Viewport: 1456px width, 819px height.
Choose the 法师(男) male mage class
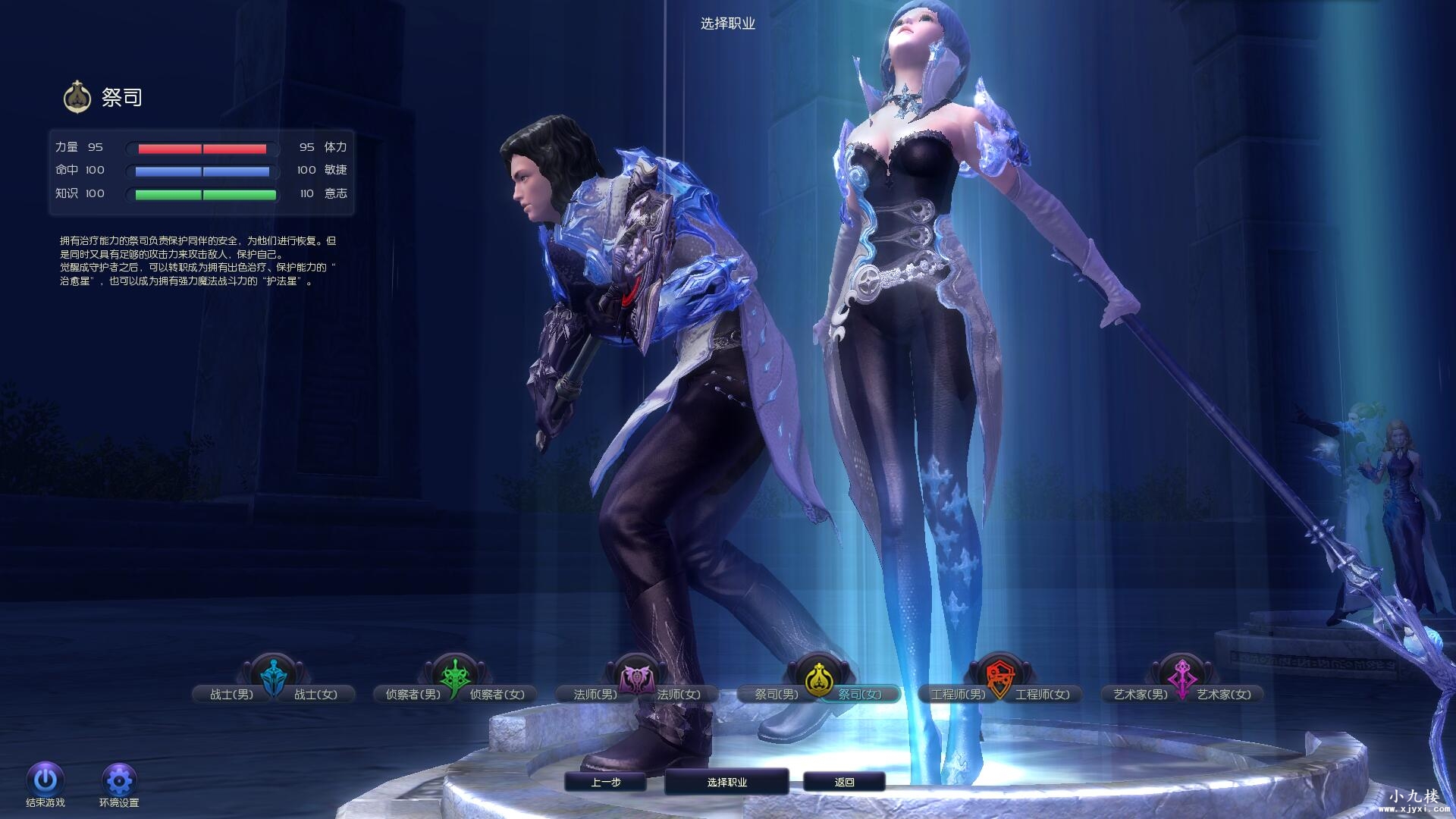coord(595,694)
